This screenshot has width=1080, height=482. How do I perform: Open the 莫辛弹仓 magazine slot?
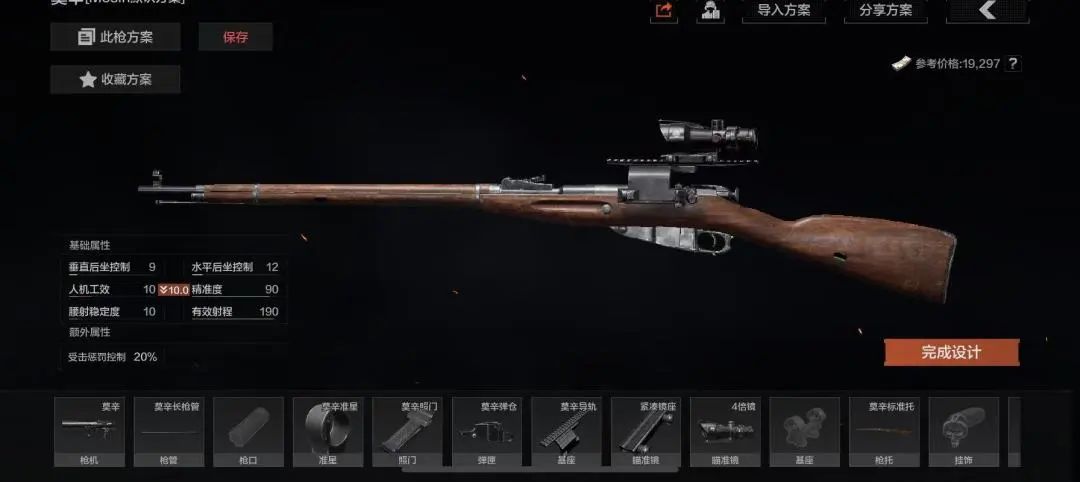coord(487,432)
